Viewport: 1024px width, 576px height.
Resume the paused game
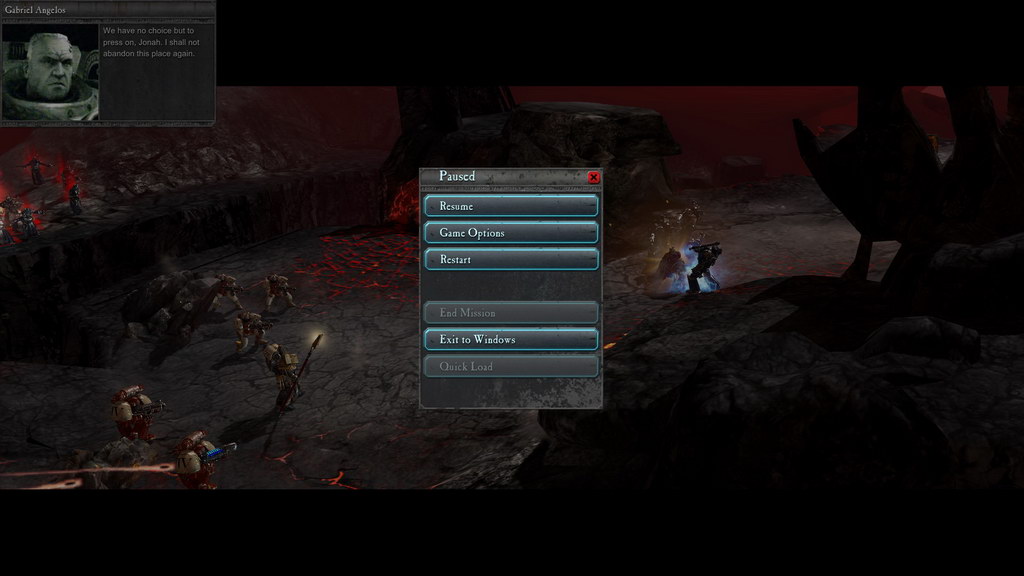click(x=511, y=206)
